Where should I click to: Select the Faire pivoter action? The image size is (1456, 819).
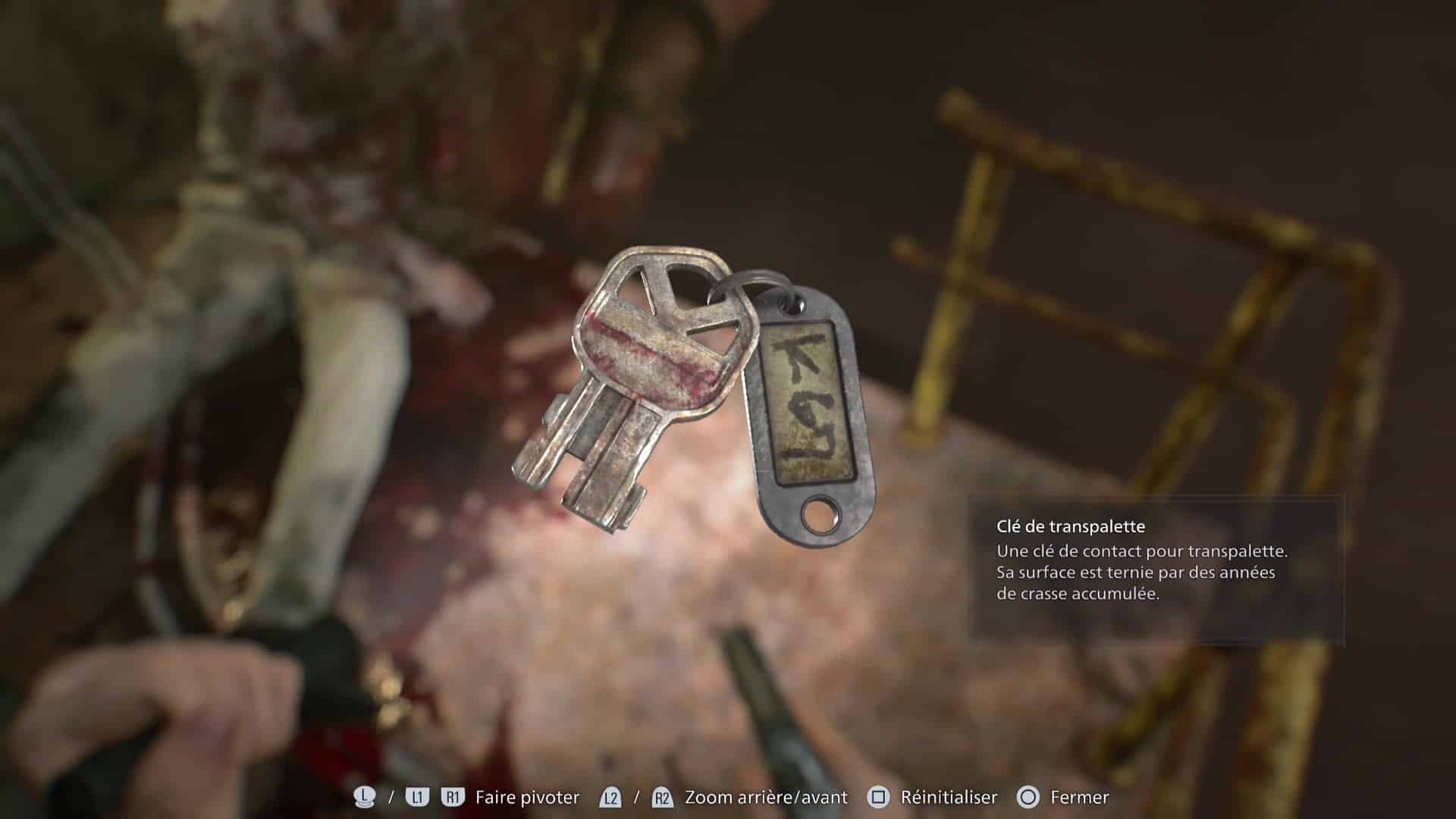click(526, 797)
